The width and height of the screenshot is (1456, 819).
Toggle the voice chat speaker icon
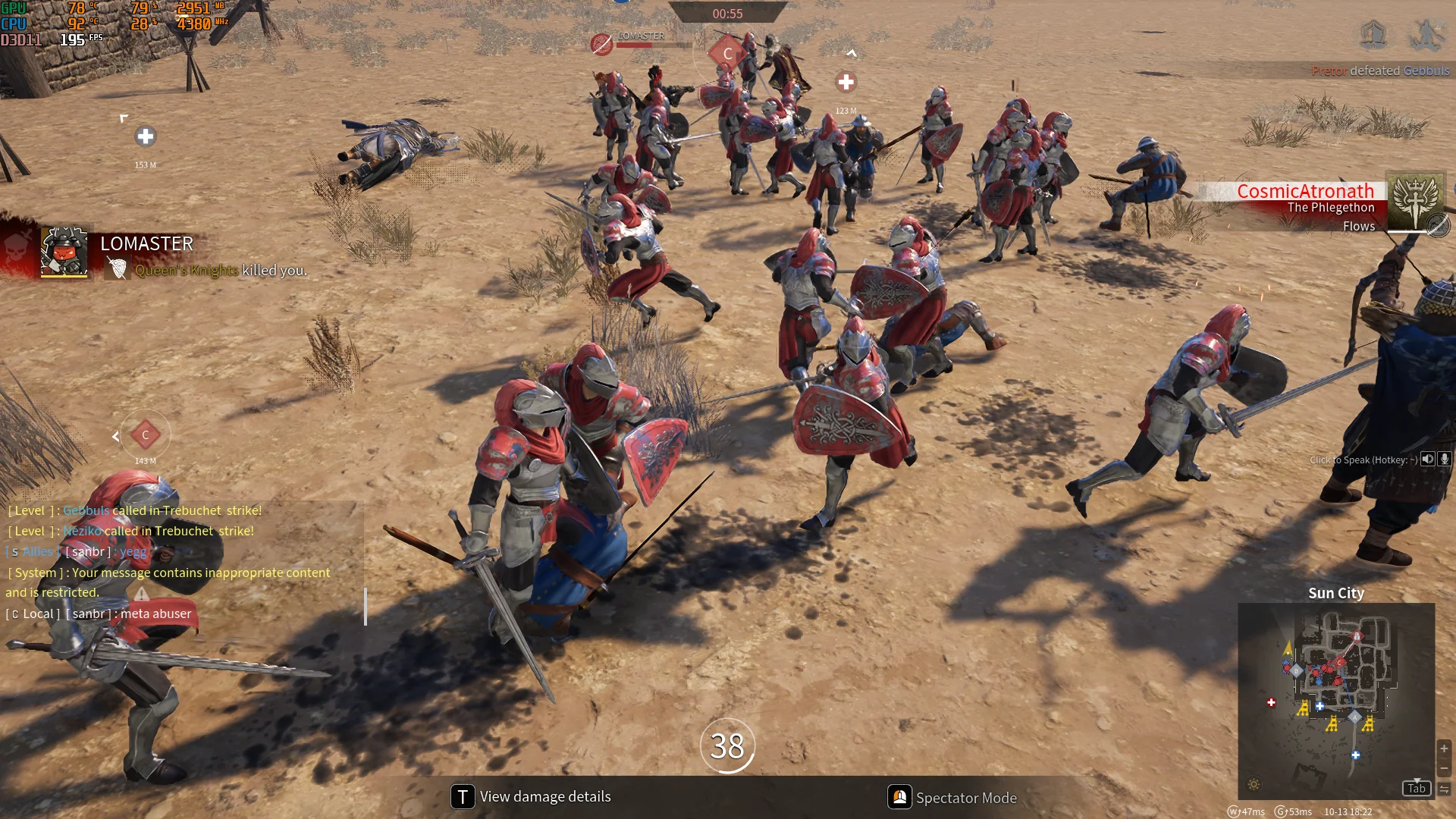pyautogui.click(x=1428, y=459)
